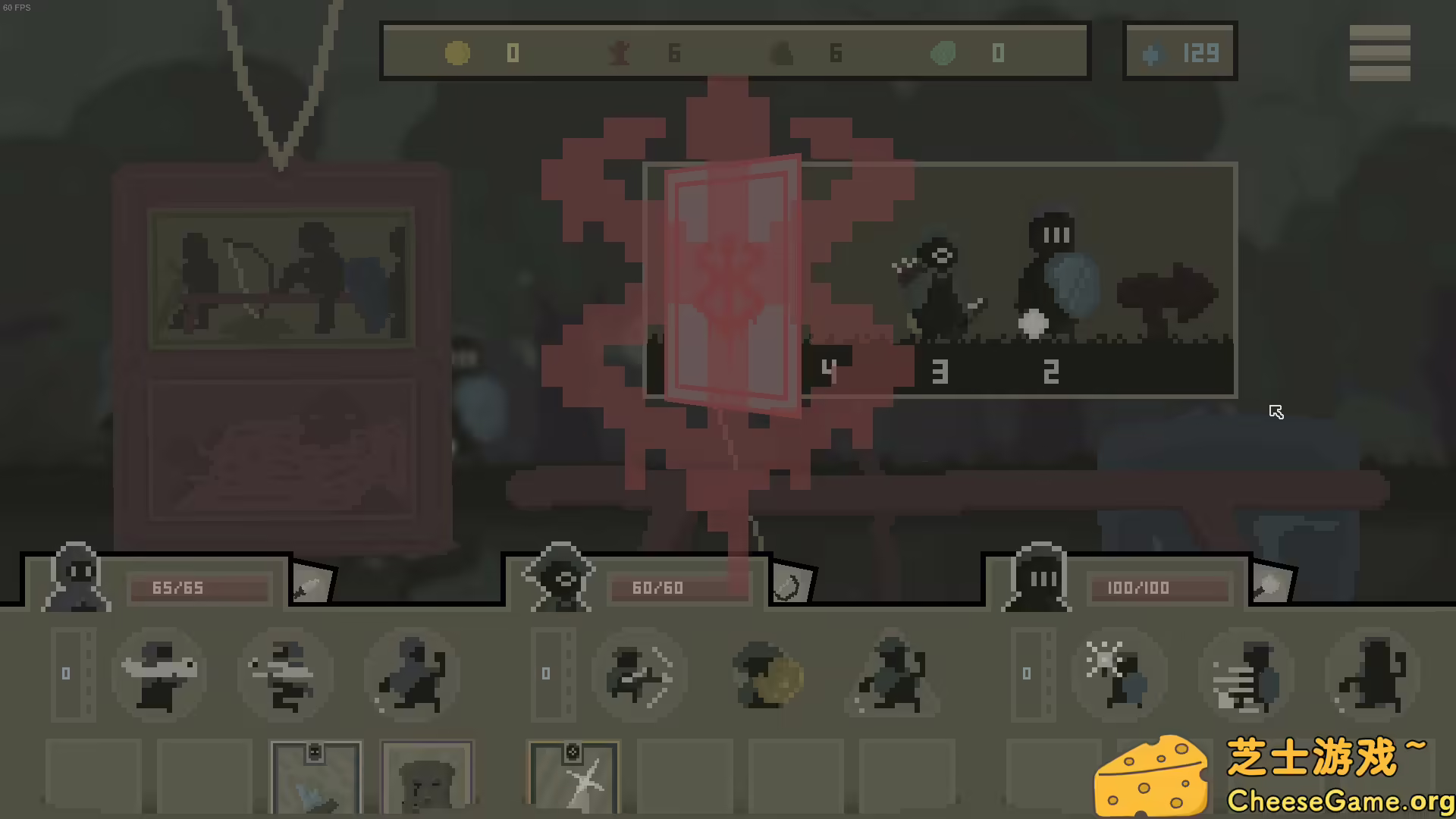The height and width of the screenshot is (819, 1456).
Task: Select the hooded archer character portrait
Action: coord(560,578)
